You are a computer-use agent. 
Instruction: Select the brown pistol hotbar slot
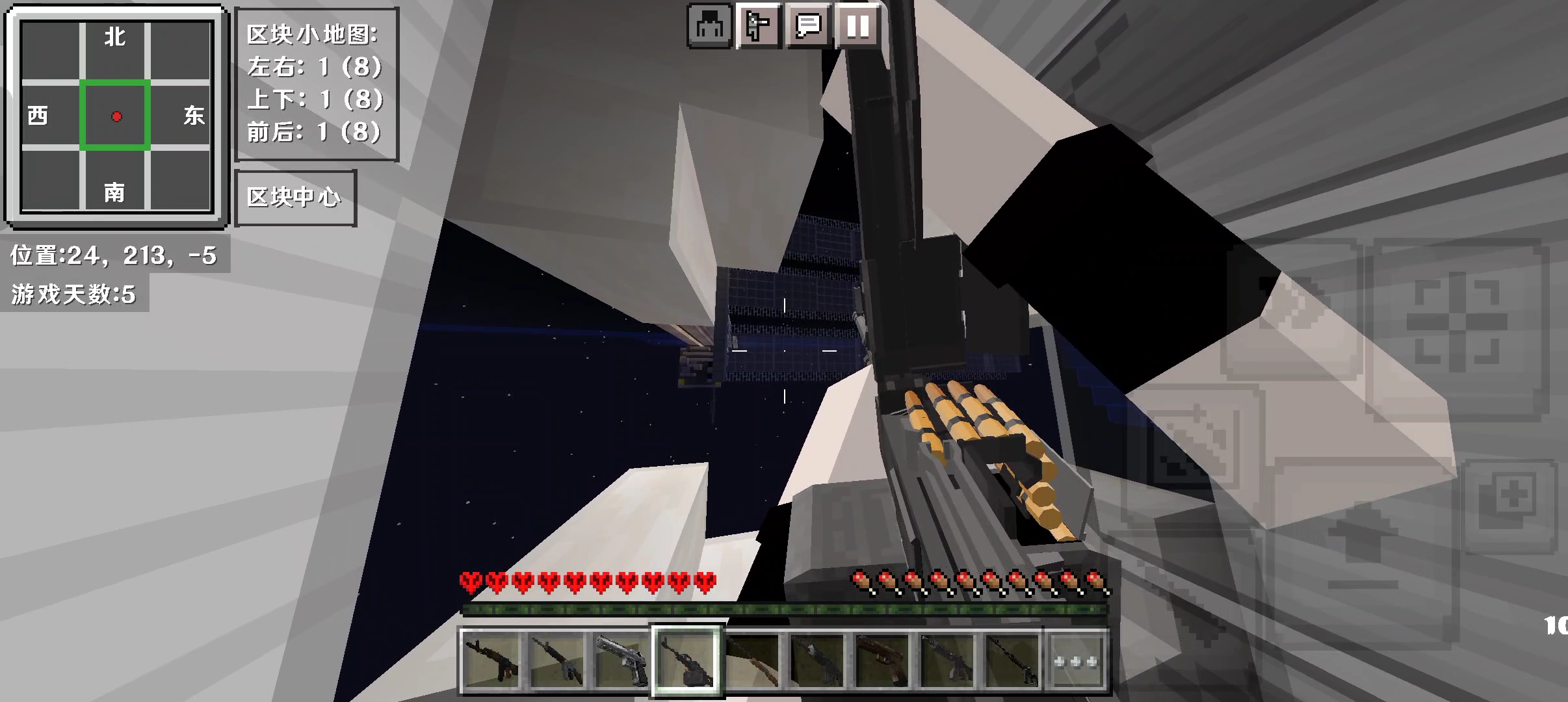(882, 661)
